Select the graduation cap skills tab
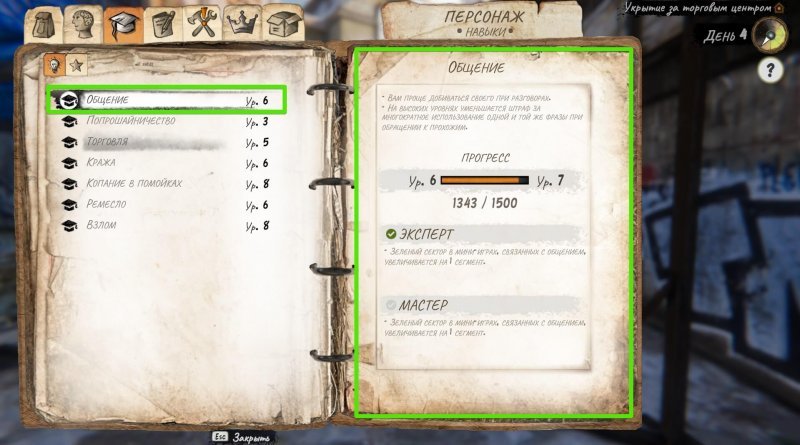The width and height of the screenshot is (800, 445). pos(122,22)
